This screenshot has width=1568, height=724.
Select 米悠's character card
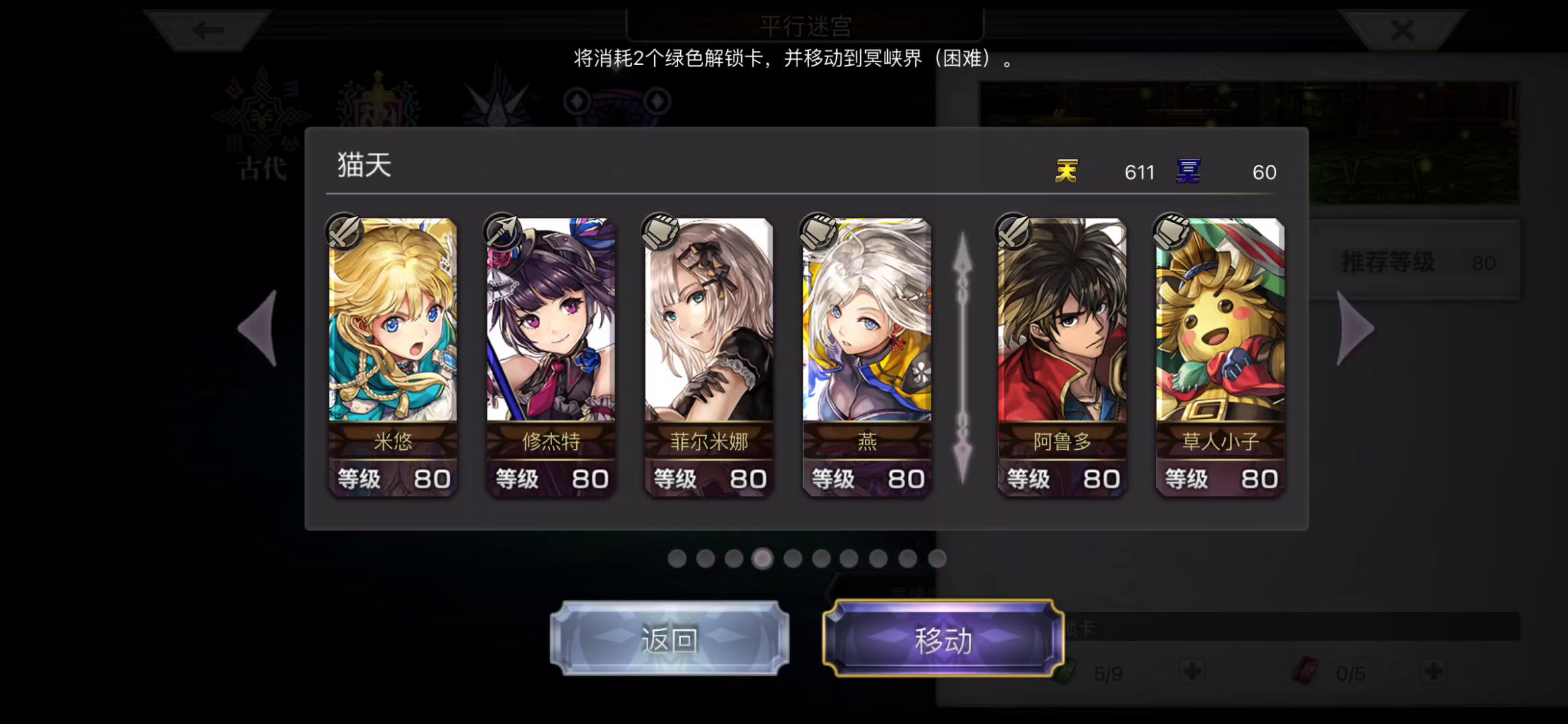coord(392,355)
